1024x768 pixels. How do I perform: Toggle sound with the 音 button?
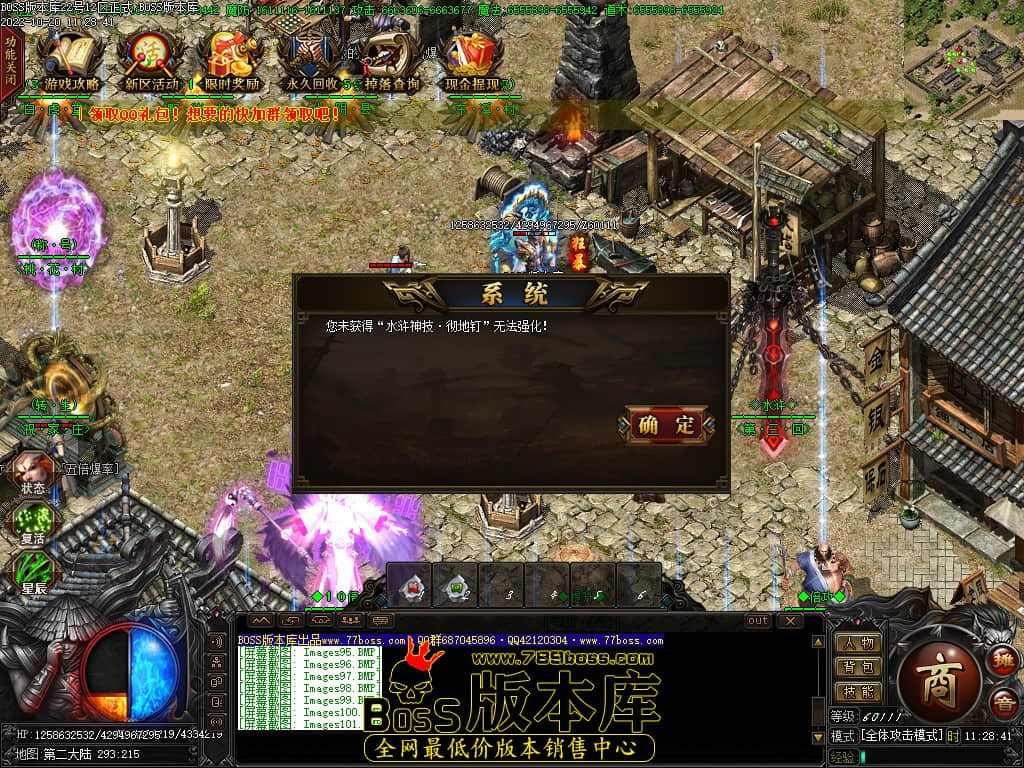point(1002,704)
